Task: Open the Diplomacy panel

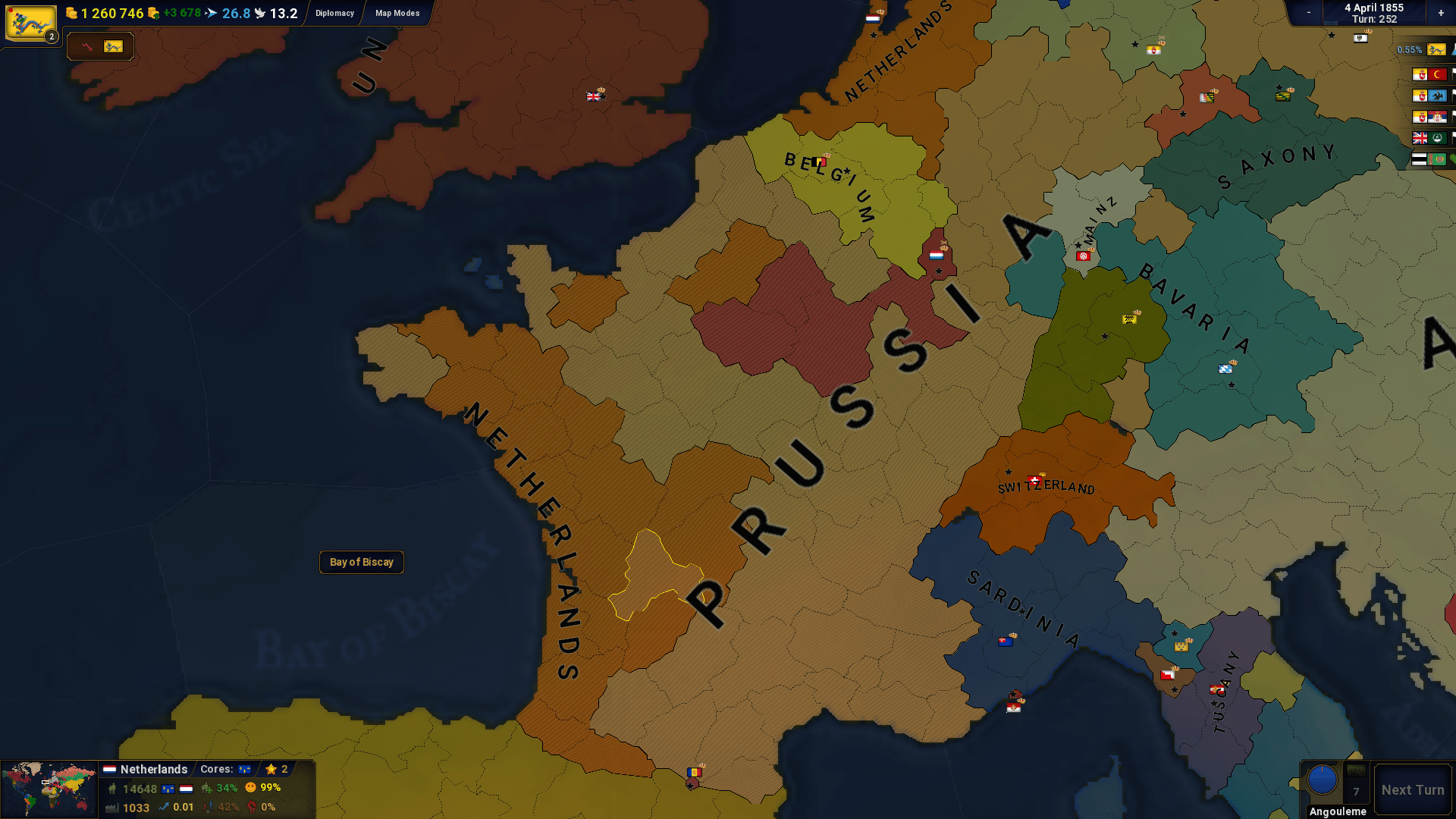Action: point(334,13)
